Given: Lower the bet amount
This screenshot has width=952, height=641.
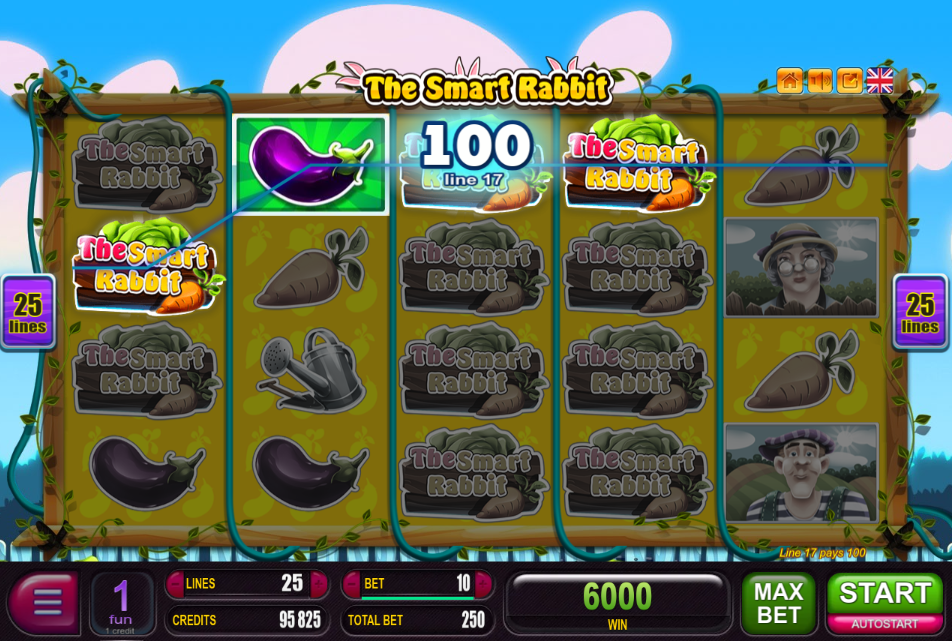Looking at the screenshot, I should [351, 584].
